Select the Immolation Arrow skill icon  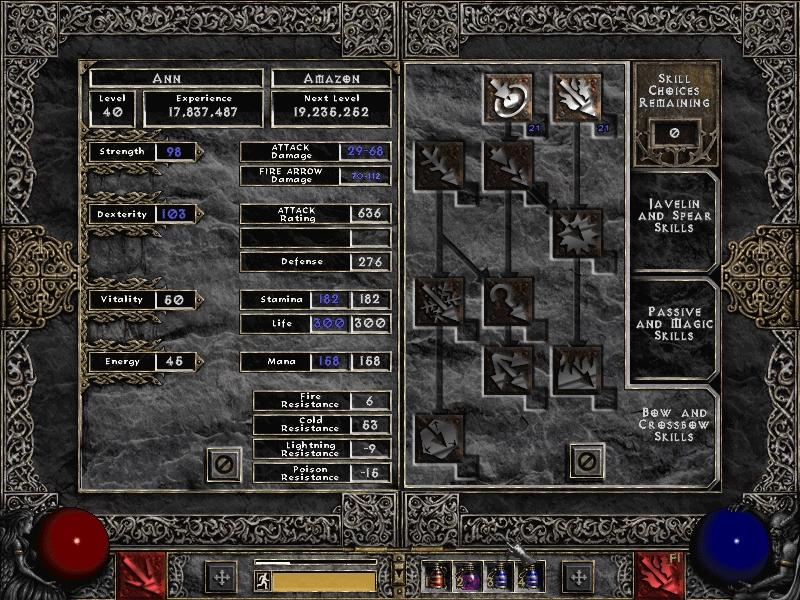pos(577,368)
